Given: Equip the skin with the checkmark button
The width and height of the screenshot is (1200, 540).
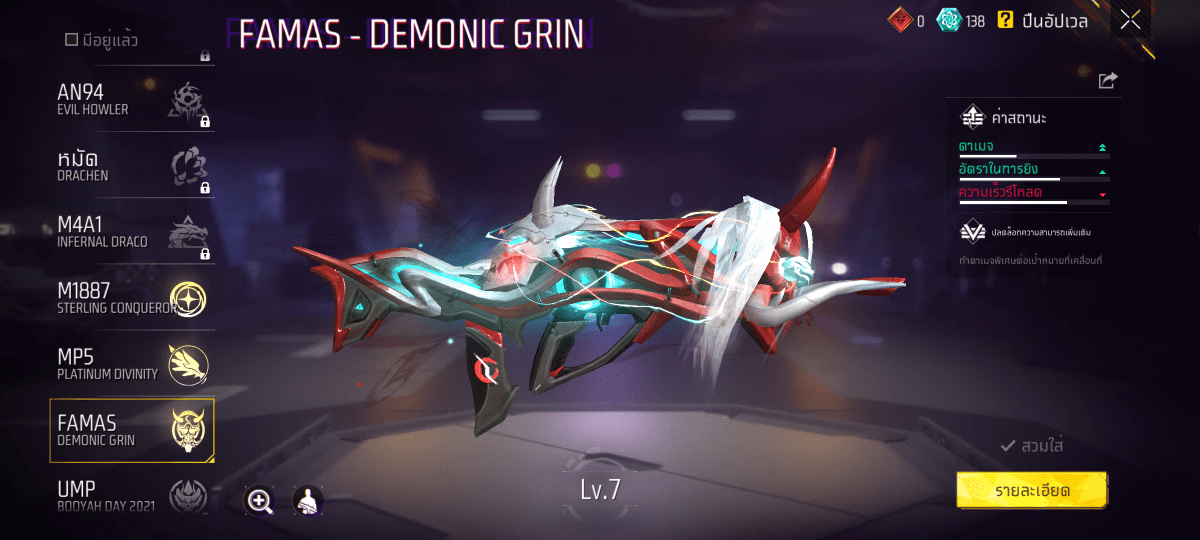Looking at the screenshot, I should [1031, 445].
